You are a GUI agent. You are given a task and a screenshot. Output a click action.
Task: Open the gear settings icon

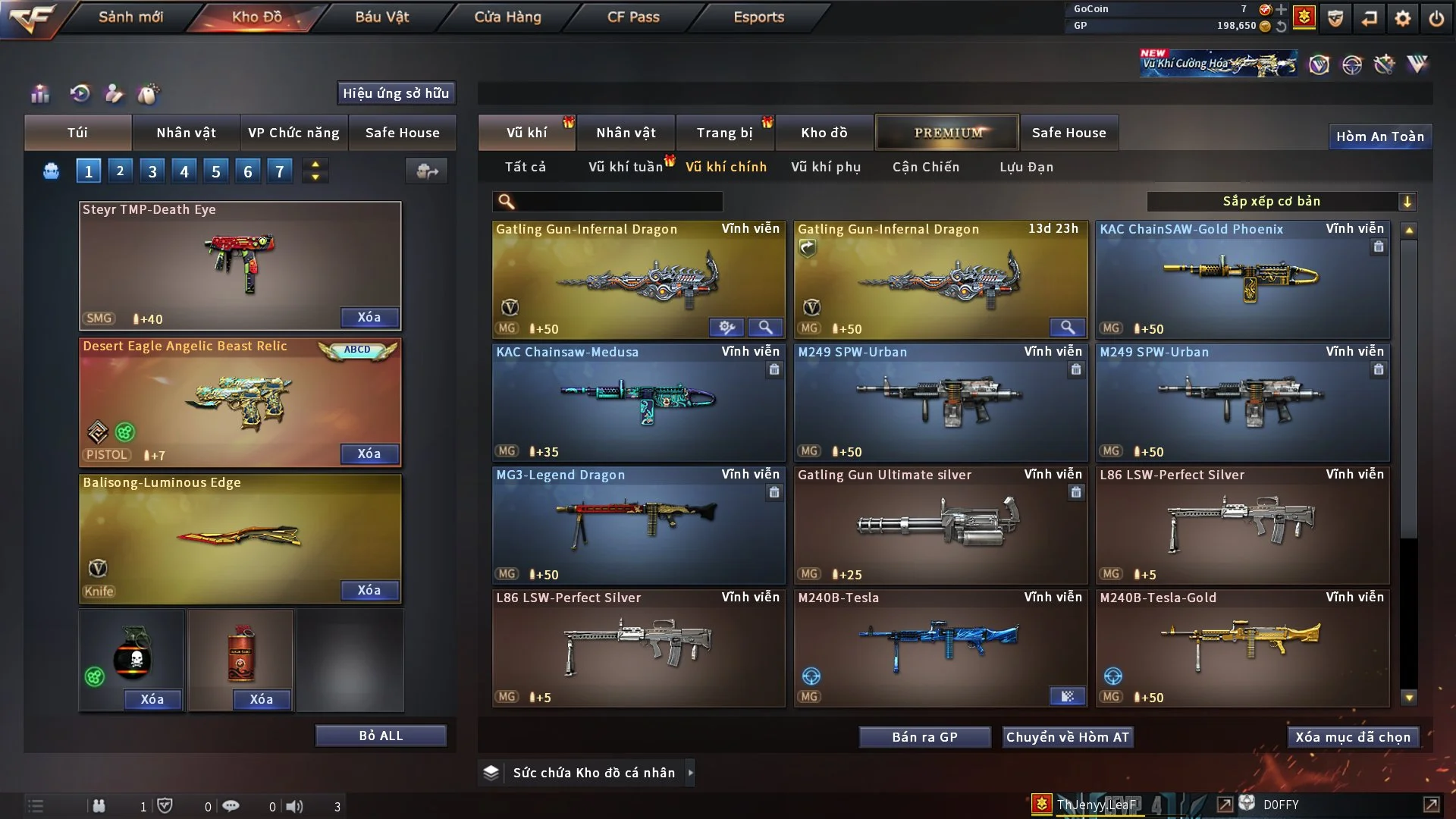pyautogui.click(x=1402, y=18)
